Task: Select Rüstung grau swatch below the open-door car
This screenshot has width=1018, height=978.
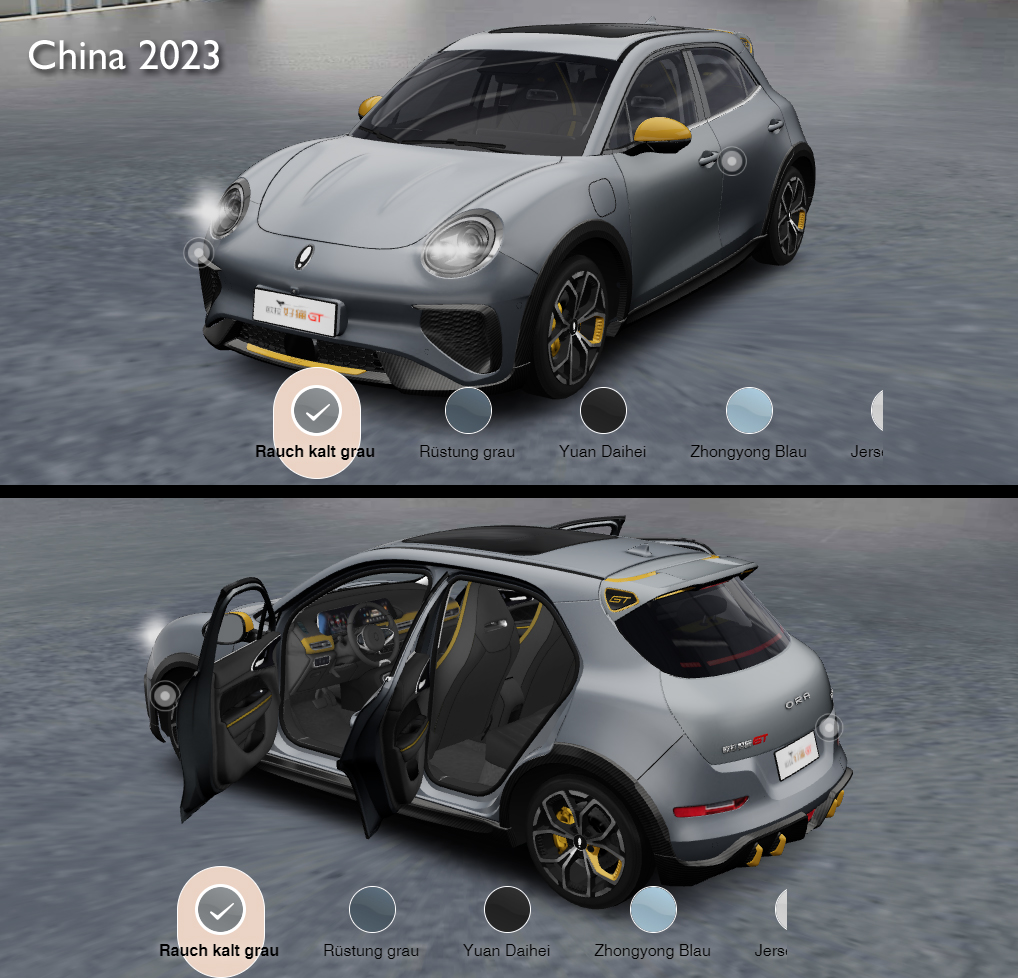Action: pos(372,910)
